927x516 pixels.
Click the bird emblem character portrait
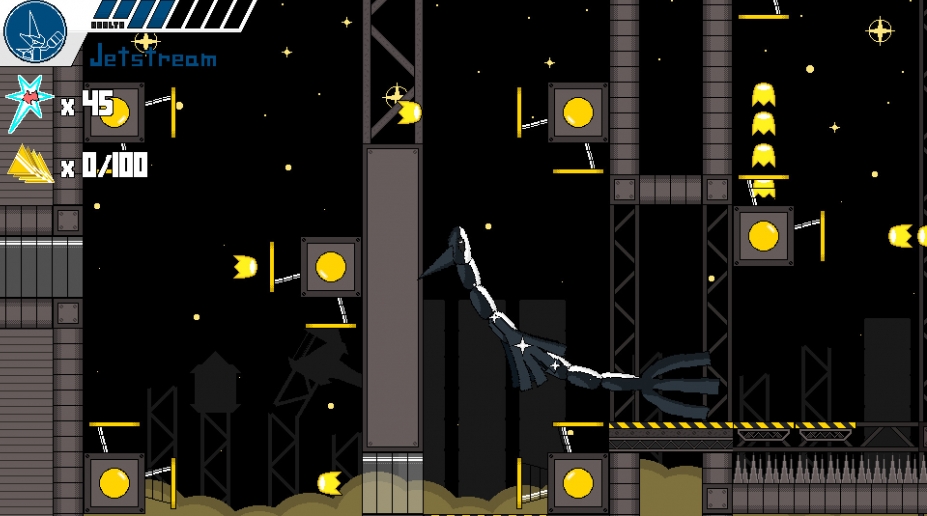point(34,31)
